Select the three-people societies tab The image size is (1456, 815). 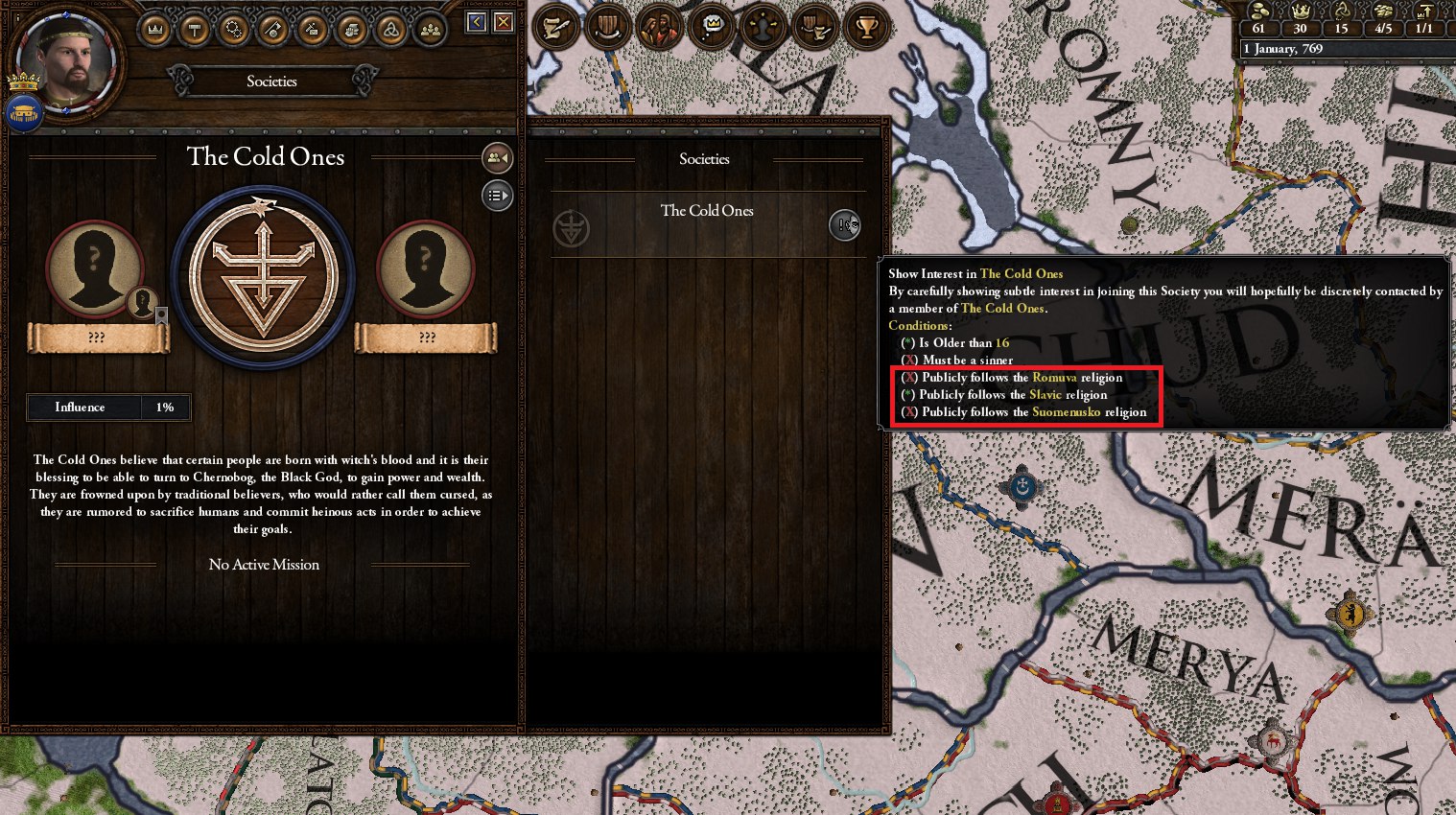point(431,31)
